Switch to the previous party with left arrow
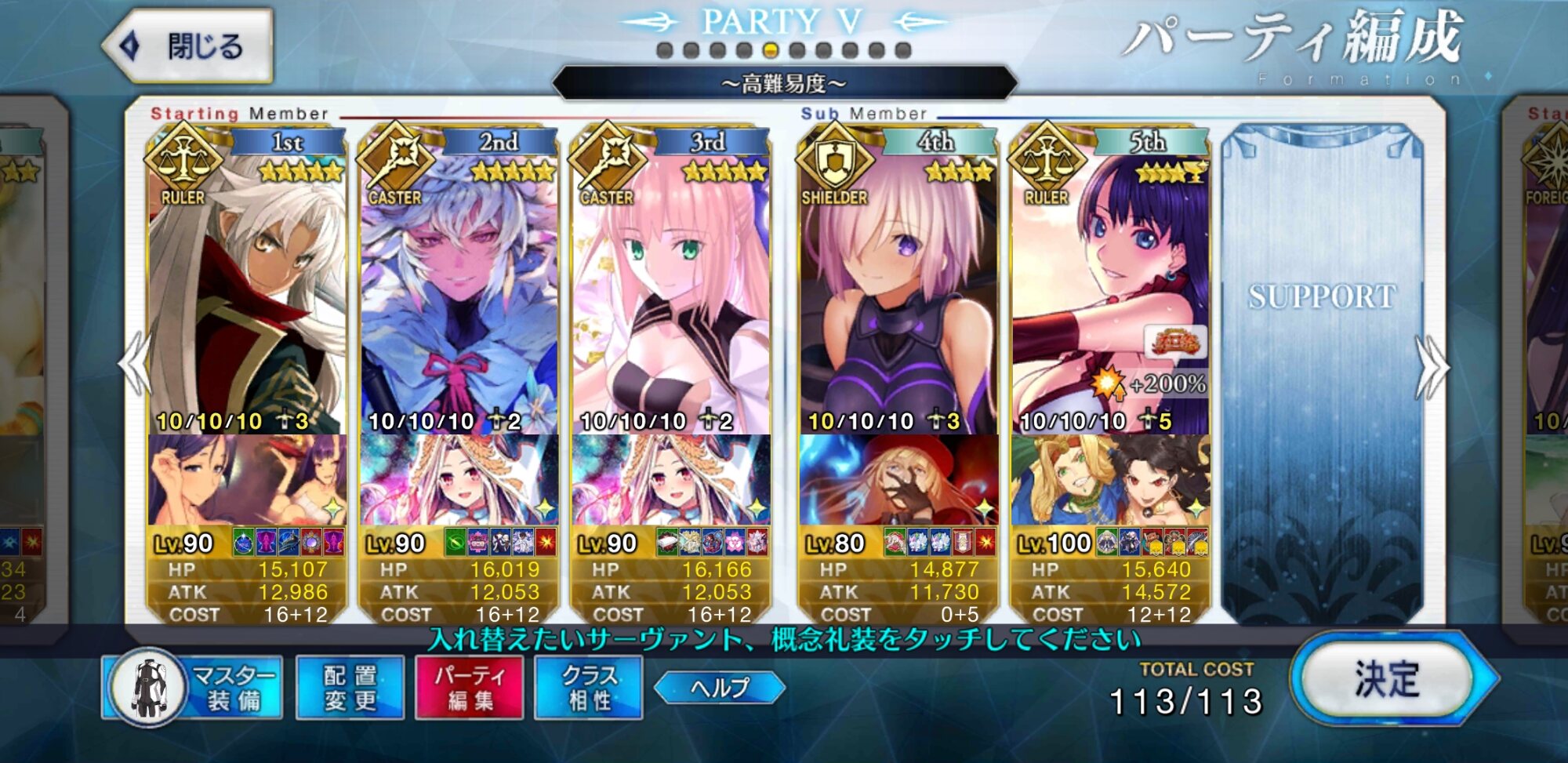Viewport: 1568px width, 763px height. pyautogui.click(x=135, y=365)
